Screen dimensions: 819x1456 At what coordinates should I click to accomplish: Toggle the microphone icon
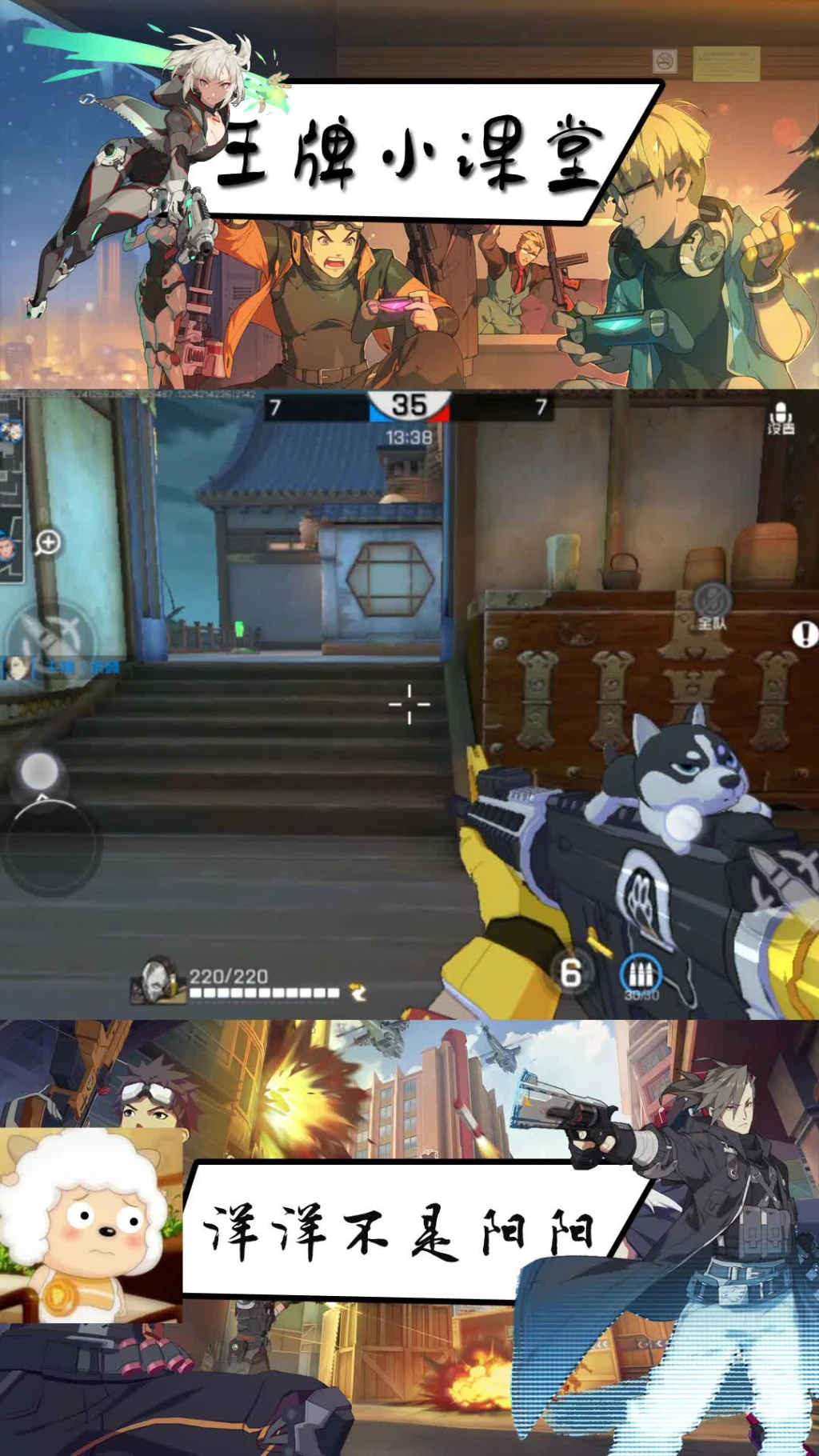tap(781, 418)
